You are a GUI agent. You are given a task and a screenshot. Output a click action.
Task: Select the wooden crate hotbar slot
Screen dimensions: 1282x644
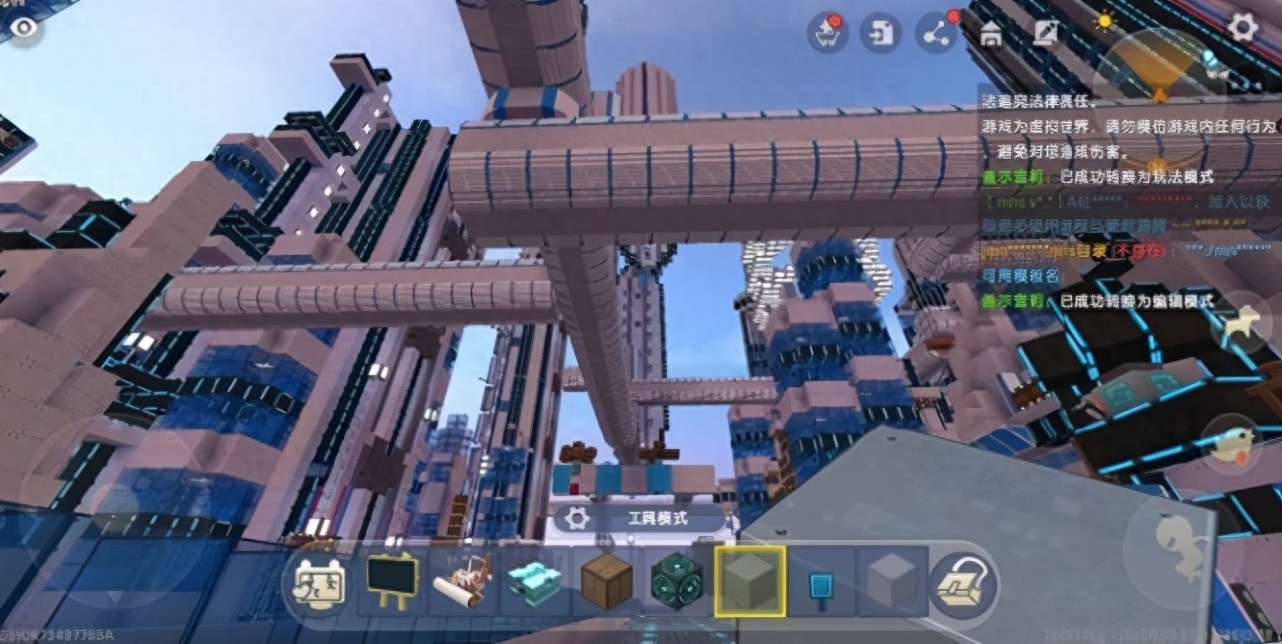(607, 581)
